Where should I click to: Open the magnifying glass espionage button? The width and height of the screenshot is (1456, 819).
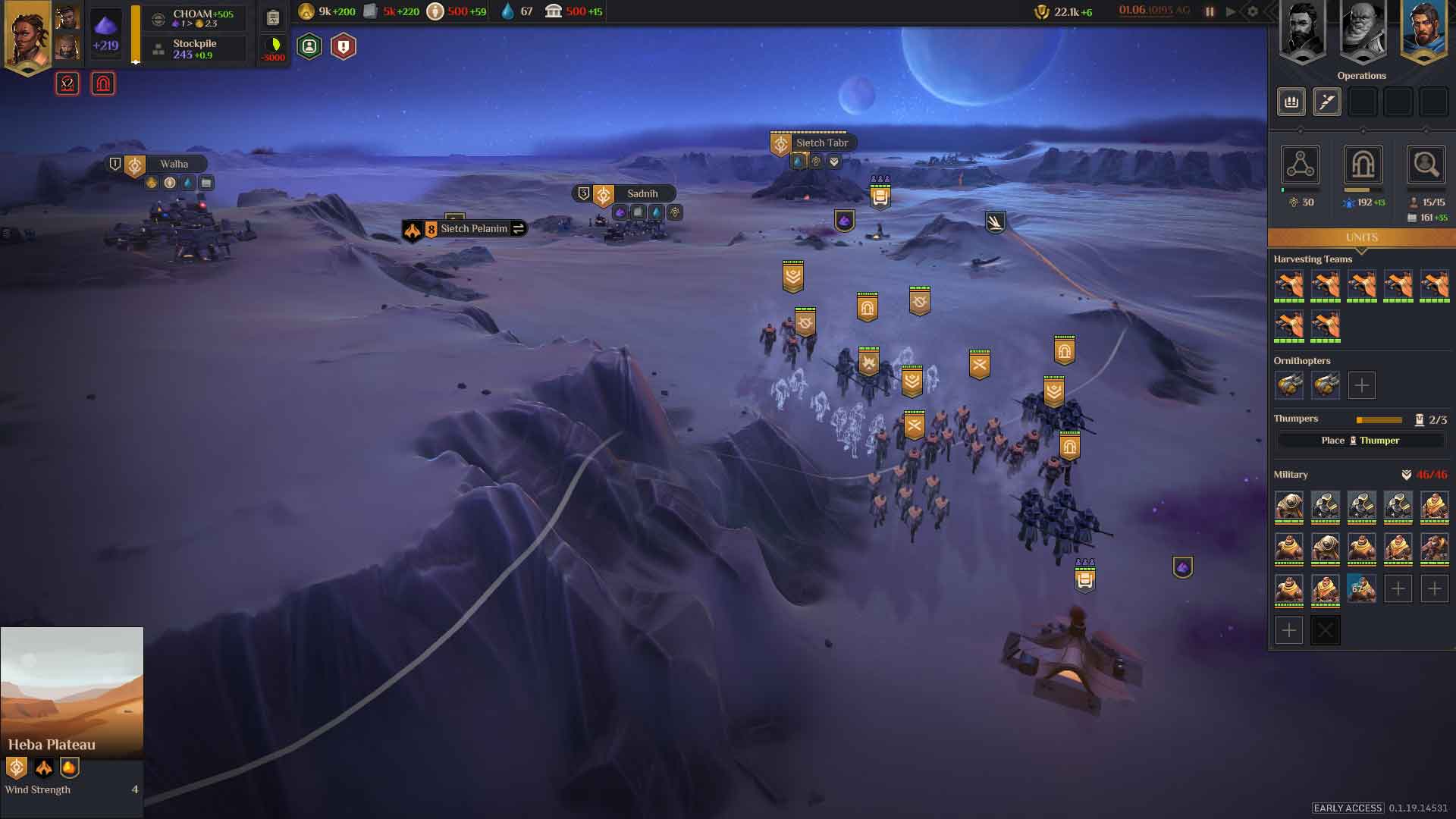click(1425, 165)
